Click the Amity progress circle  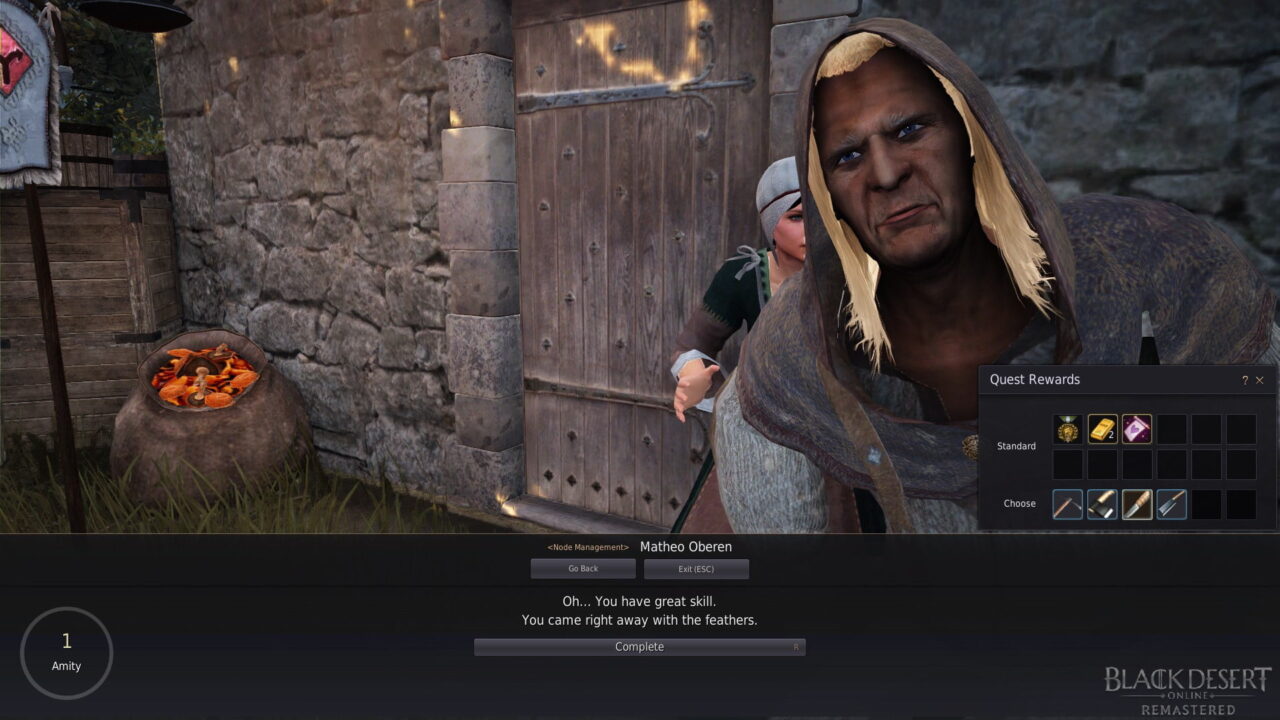point(66,652)
